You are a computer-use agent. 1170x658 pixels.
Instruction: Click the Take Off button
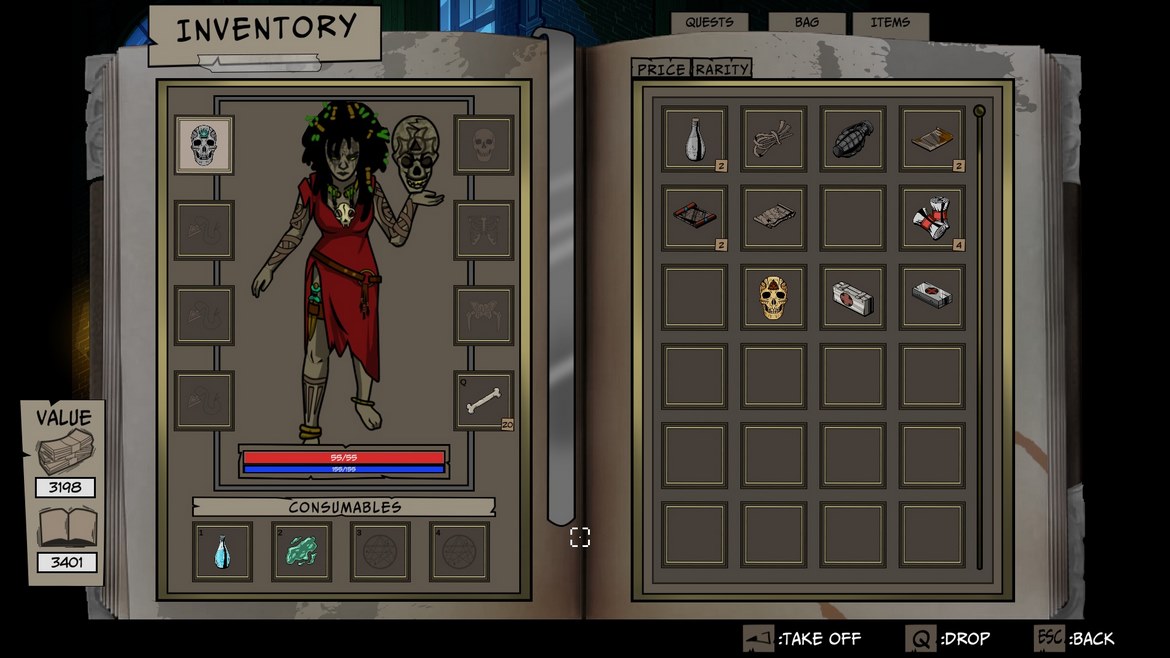802,638
